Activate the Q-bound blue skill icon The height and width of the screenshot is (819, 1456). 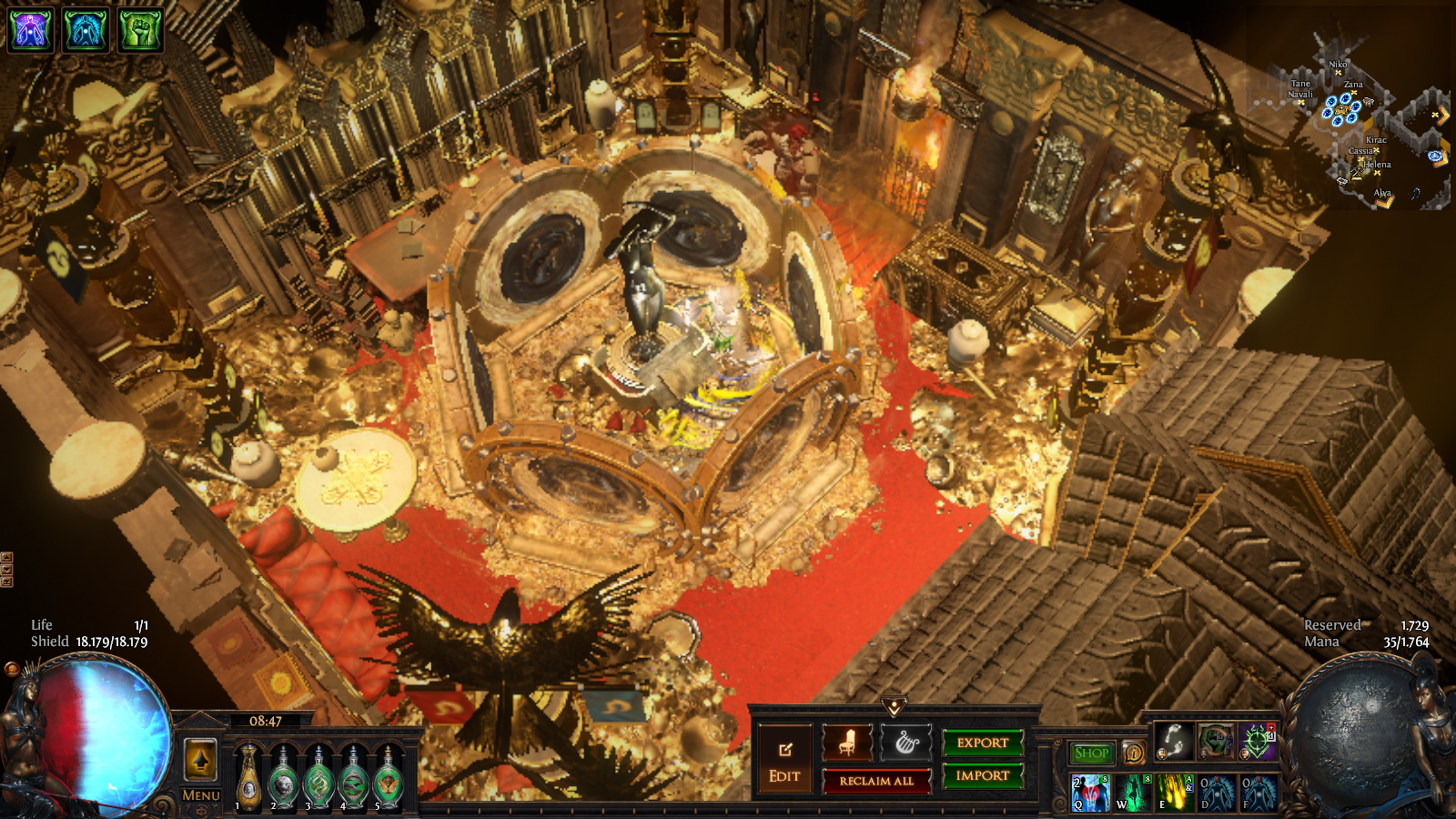click(1090, 793)
